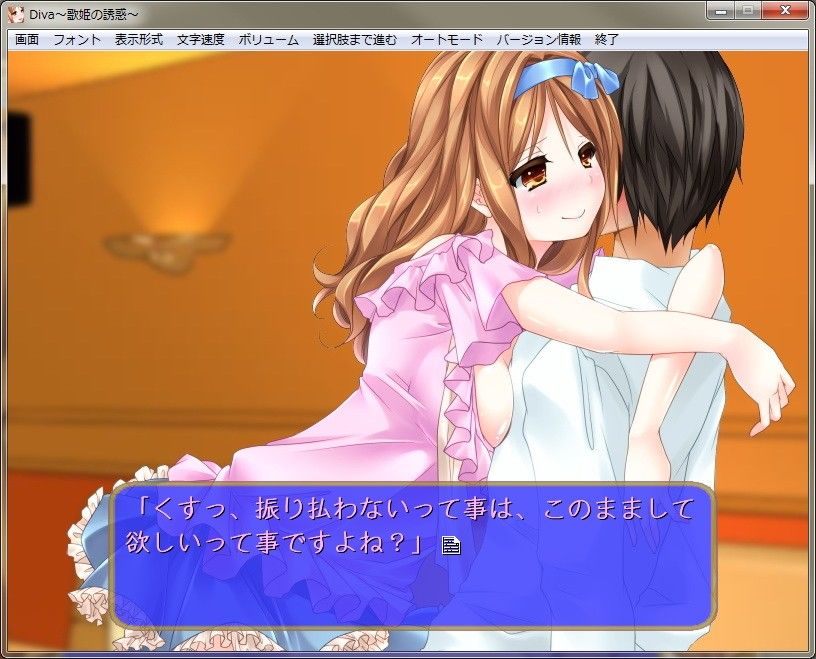Click the dialogue text box to advance

(x=412, y=555)
